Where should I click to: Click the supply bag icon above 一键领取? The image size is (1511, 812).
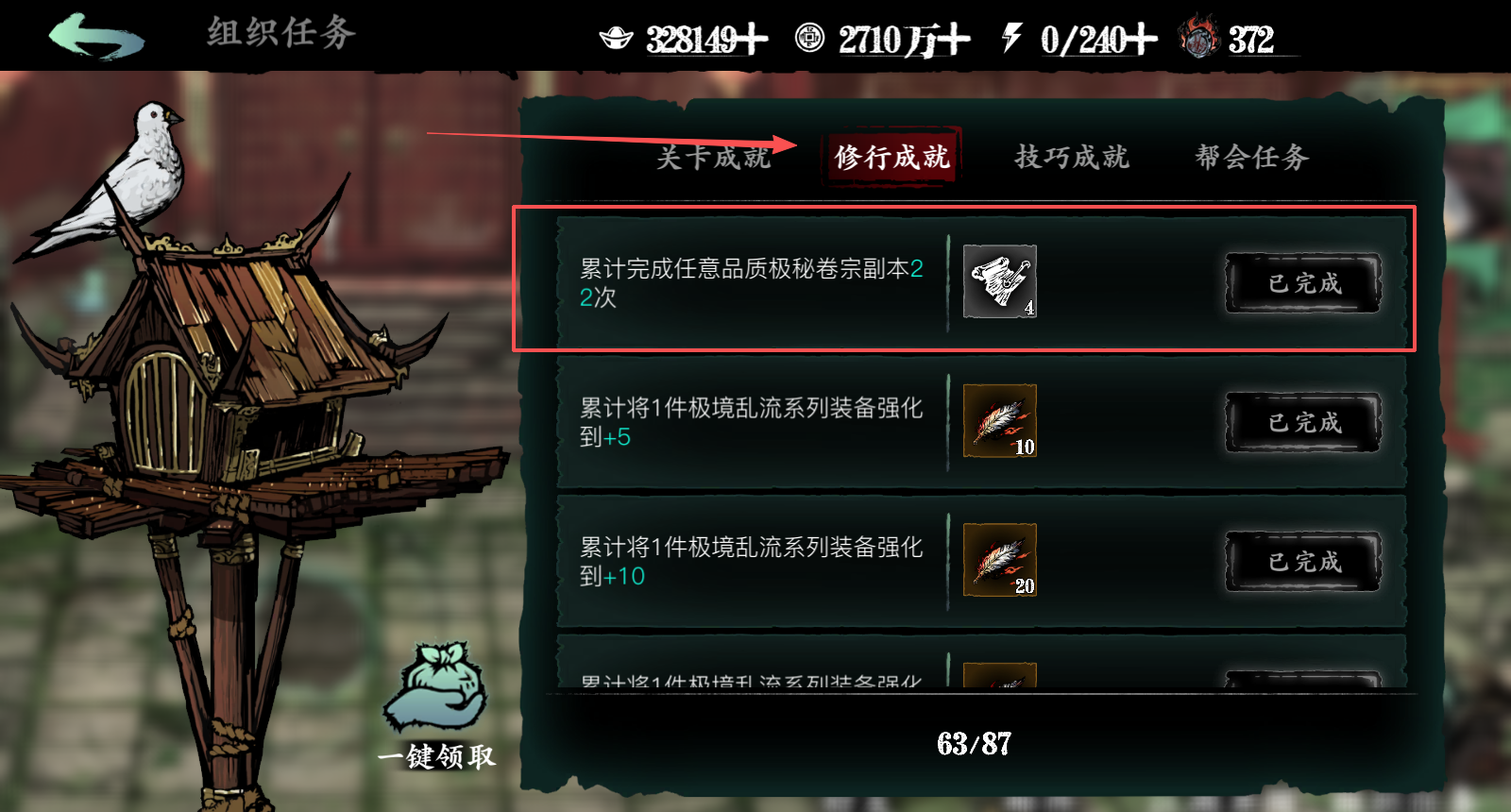[434, 684]
